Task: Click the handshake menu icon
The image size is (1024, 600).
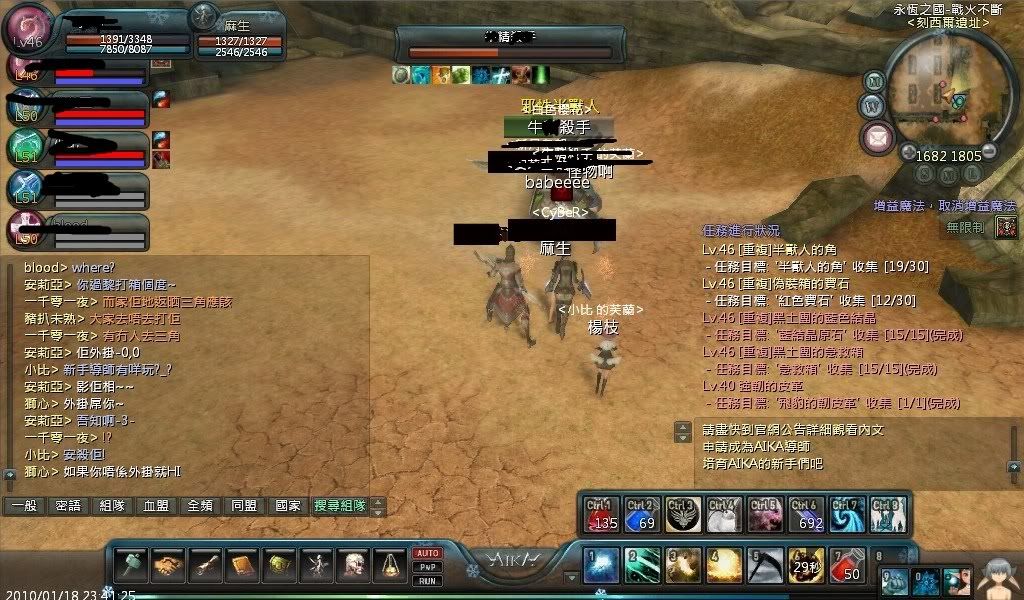Action: pos(167,566)
